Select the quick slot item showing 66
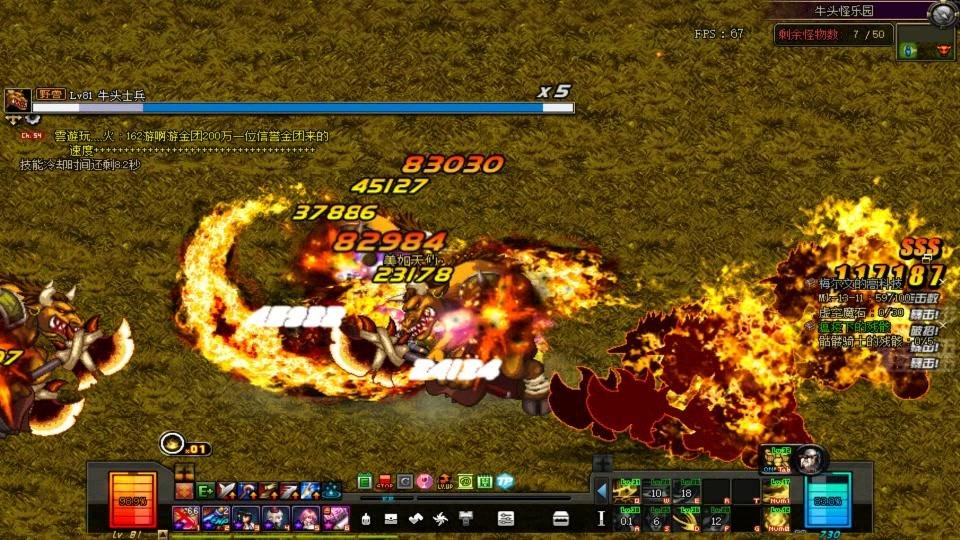960x540 pixels. click(x=186, y=518)
